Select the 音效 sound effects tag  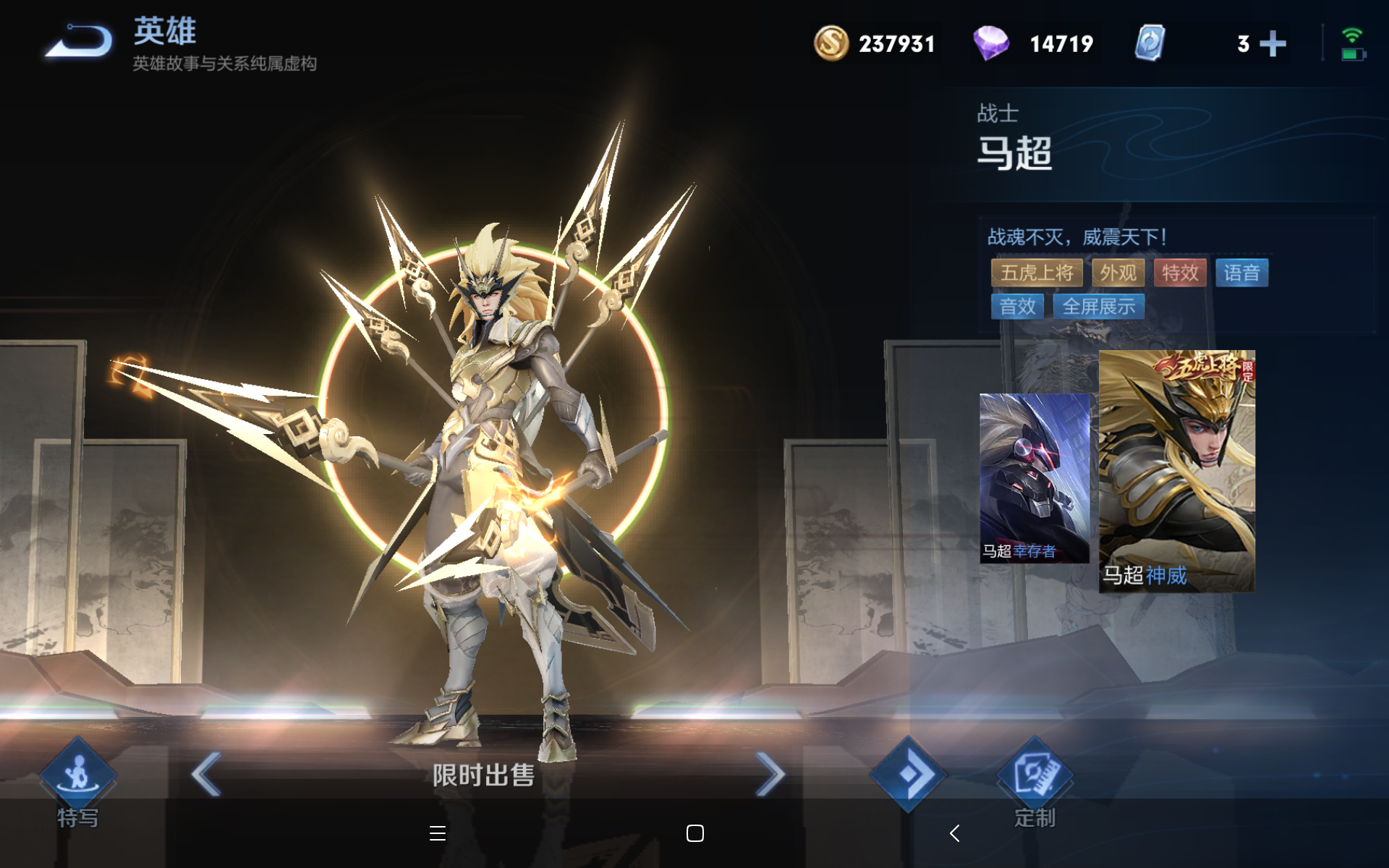click(1017, 307)
